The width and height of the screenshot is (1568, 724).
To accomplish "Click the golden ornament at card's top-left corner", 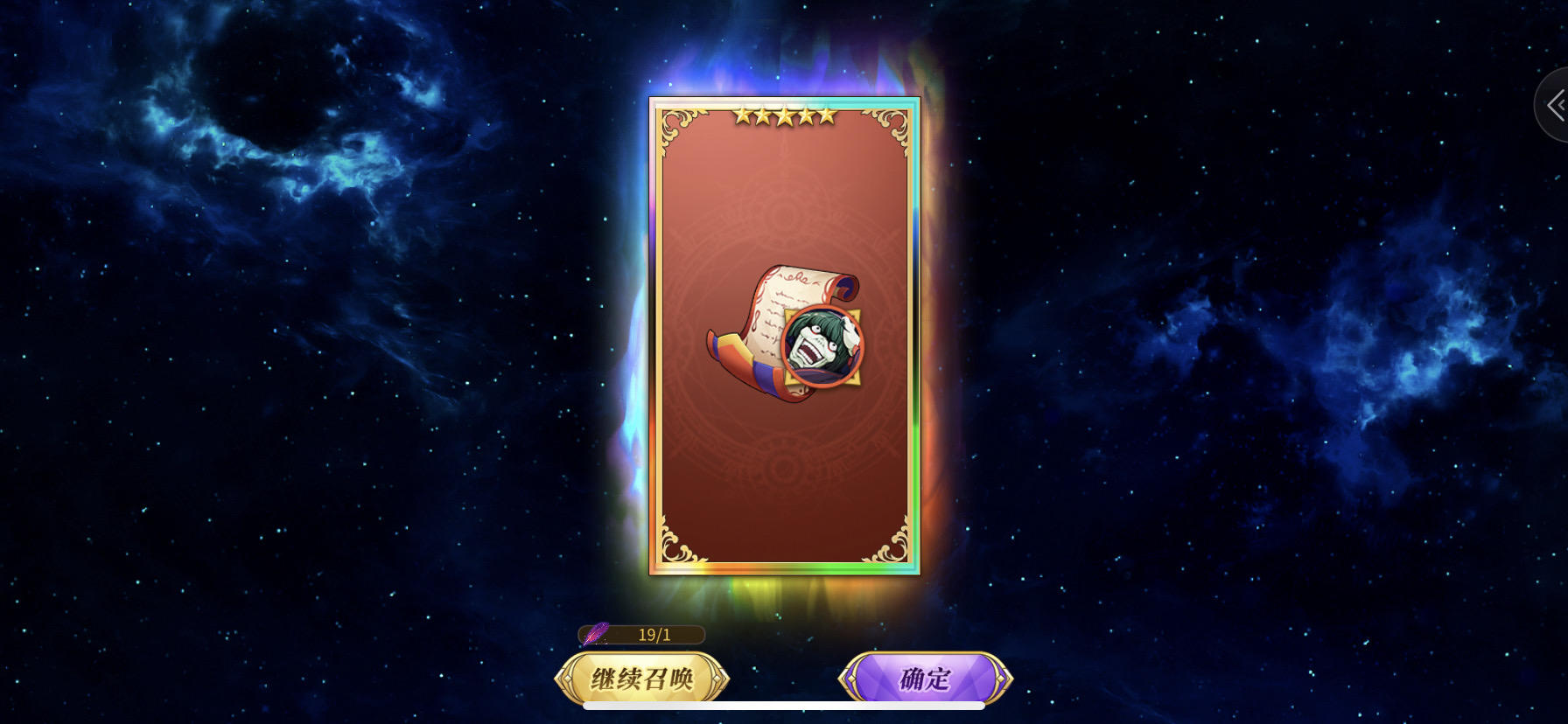I will pyautogui.click(x=678, y=127).
